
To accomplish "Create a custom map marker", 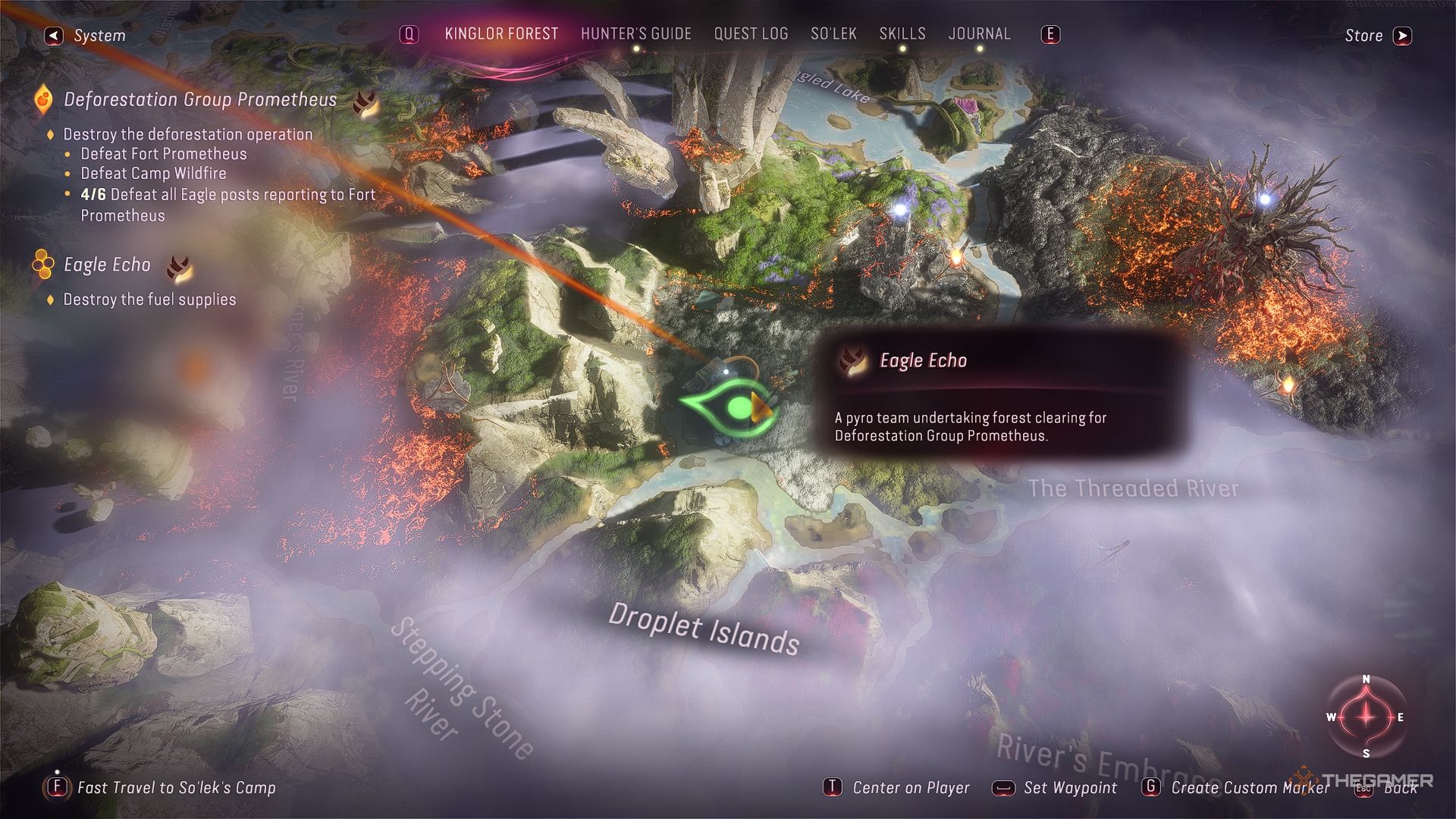I will [1236, 787].
